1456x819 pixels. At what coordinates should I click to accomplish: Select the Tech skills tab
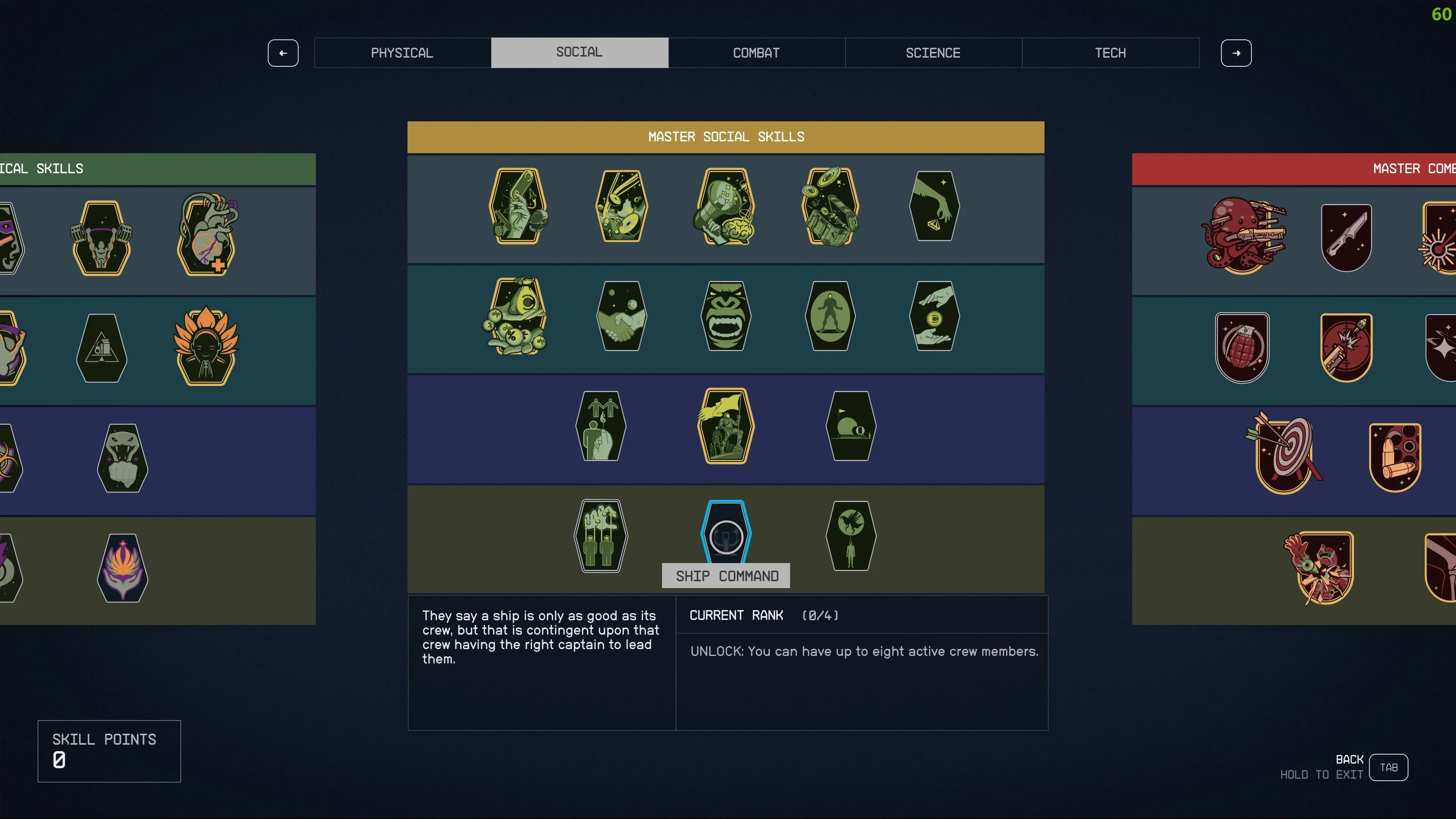(1110, 53)
